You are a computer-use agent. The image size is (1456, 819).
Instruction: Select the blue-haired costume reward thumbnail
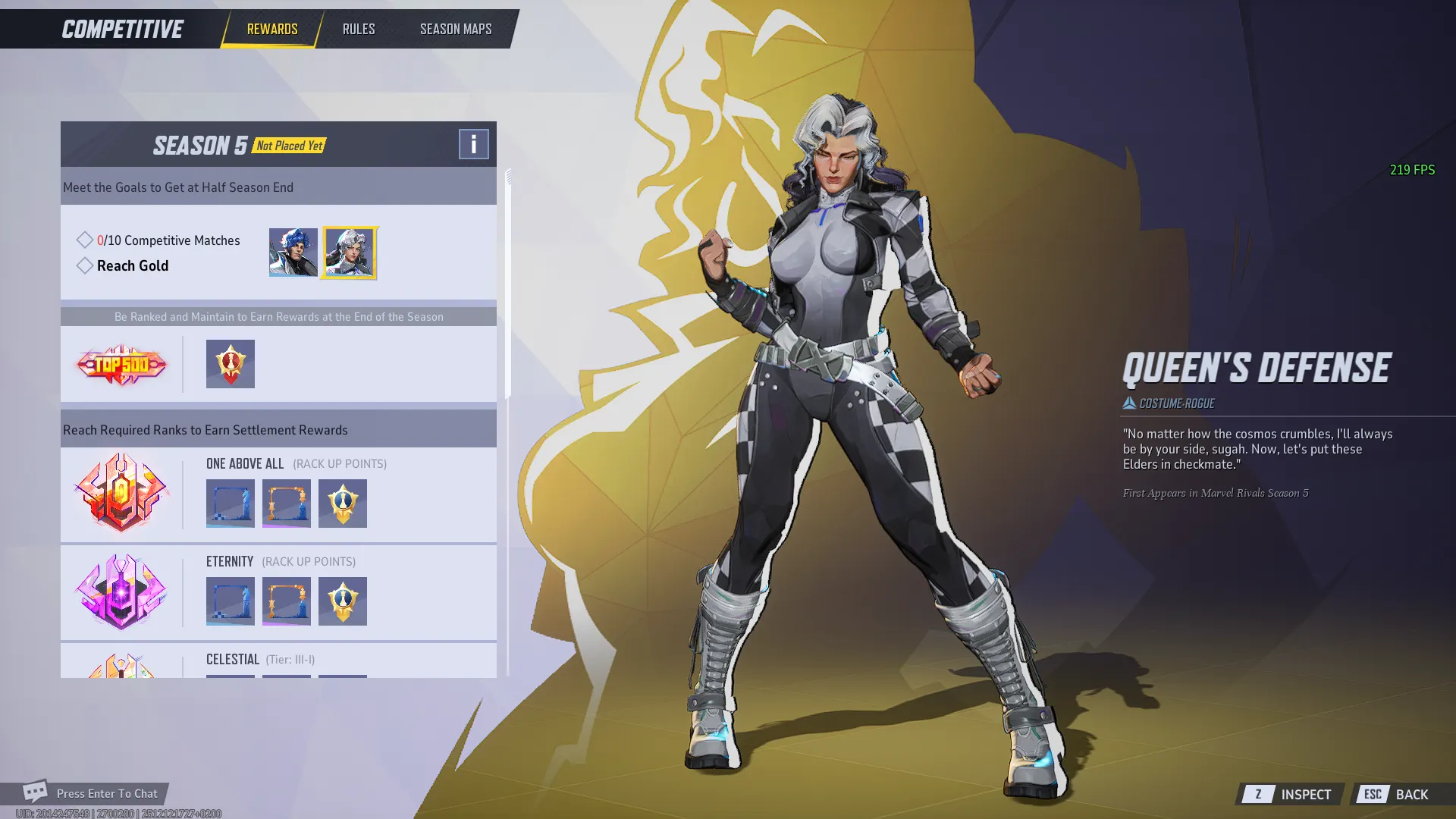coord(293,253)
